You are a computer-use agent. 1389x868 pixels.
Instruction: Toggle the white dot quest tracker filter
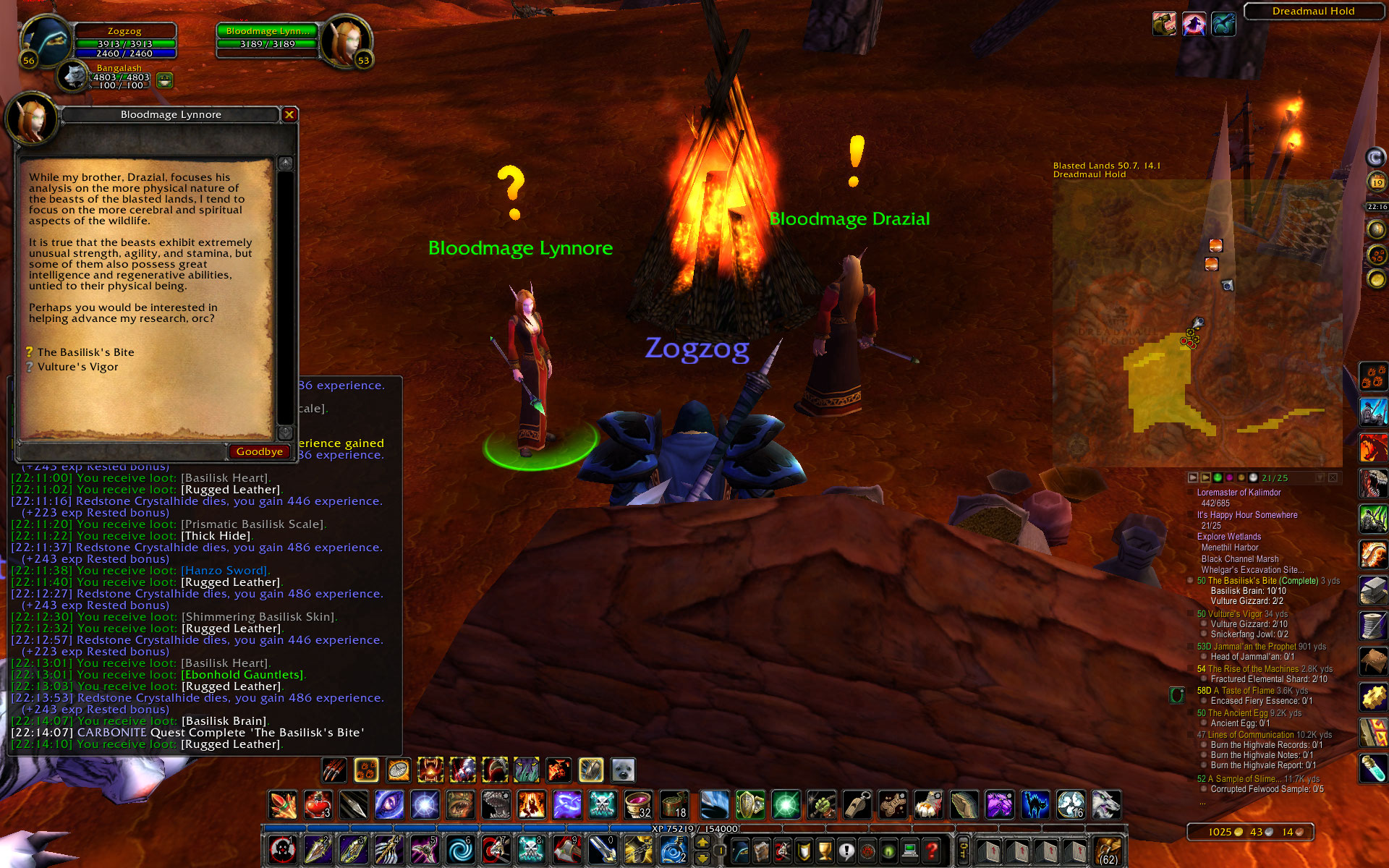(x=1253, y=478)
